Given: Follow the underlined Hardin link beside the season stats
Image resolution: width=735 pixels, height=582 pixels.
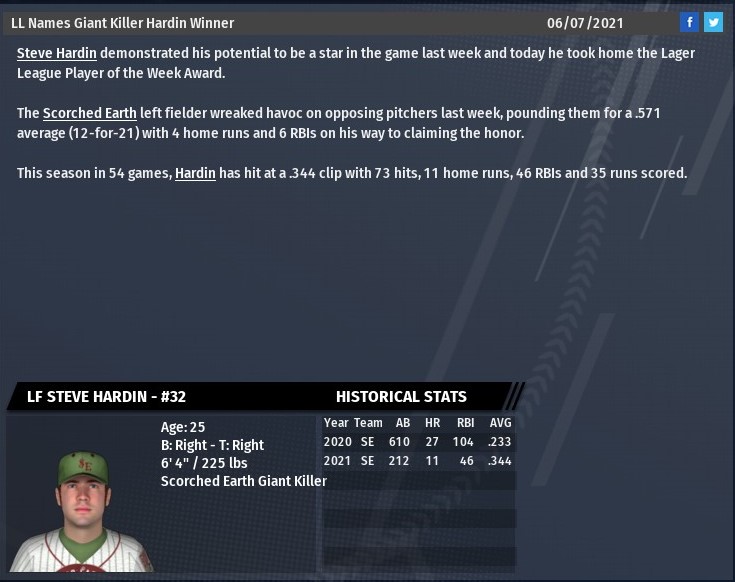Looking at the screenshot, I should coord(195,173).
